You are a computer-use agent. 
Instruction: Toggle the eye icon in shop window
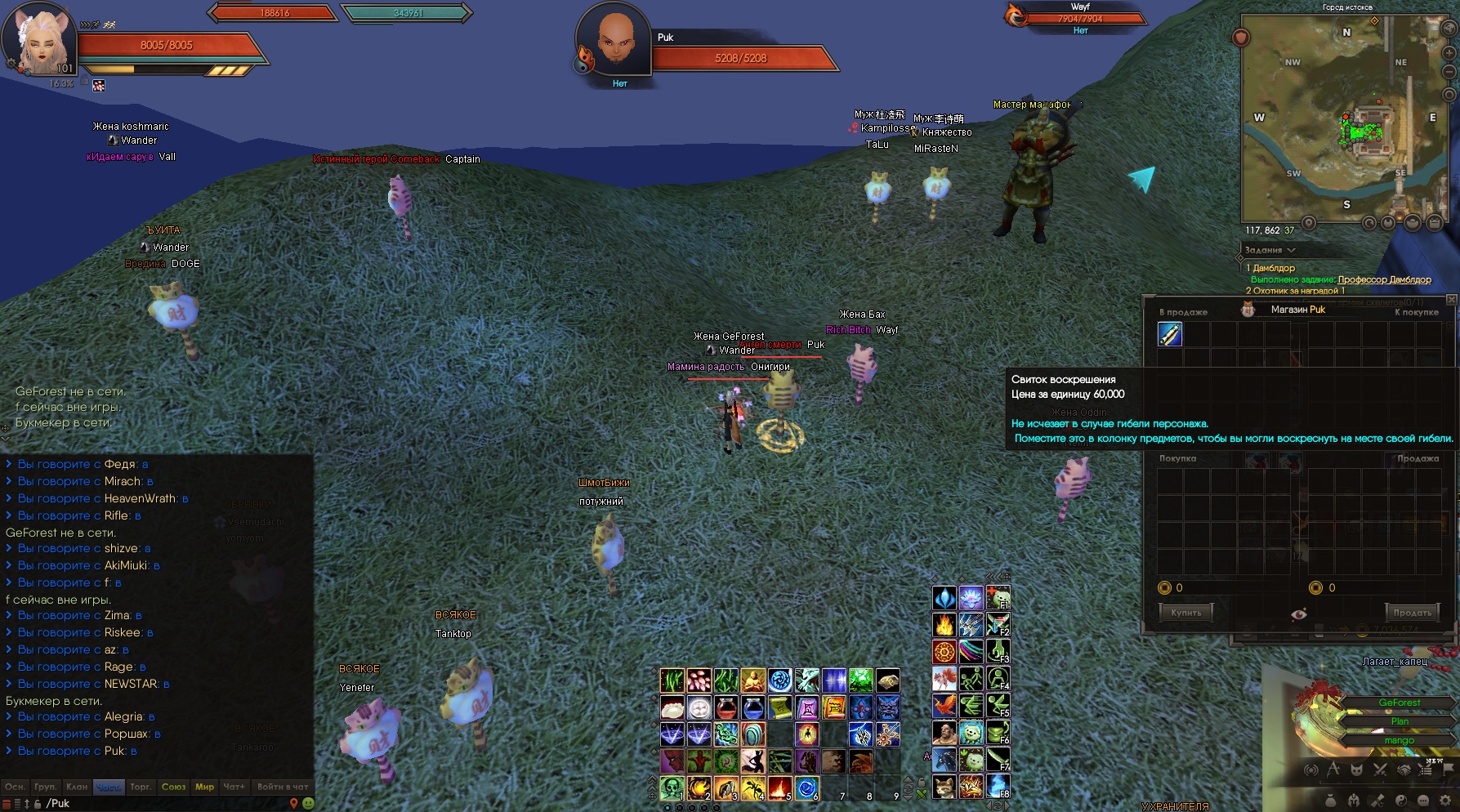click(x=1299, y=613)
